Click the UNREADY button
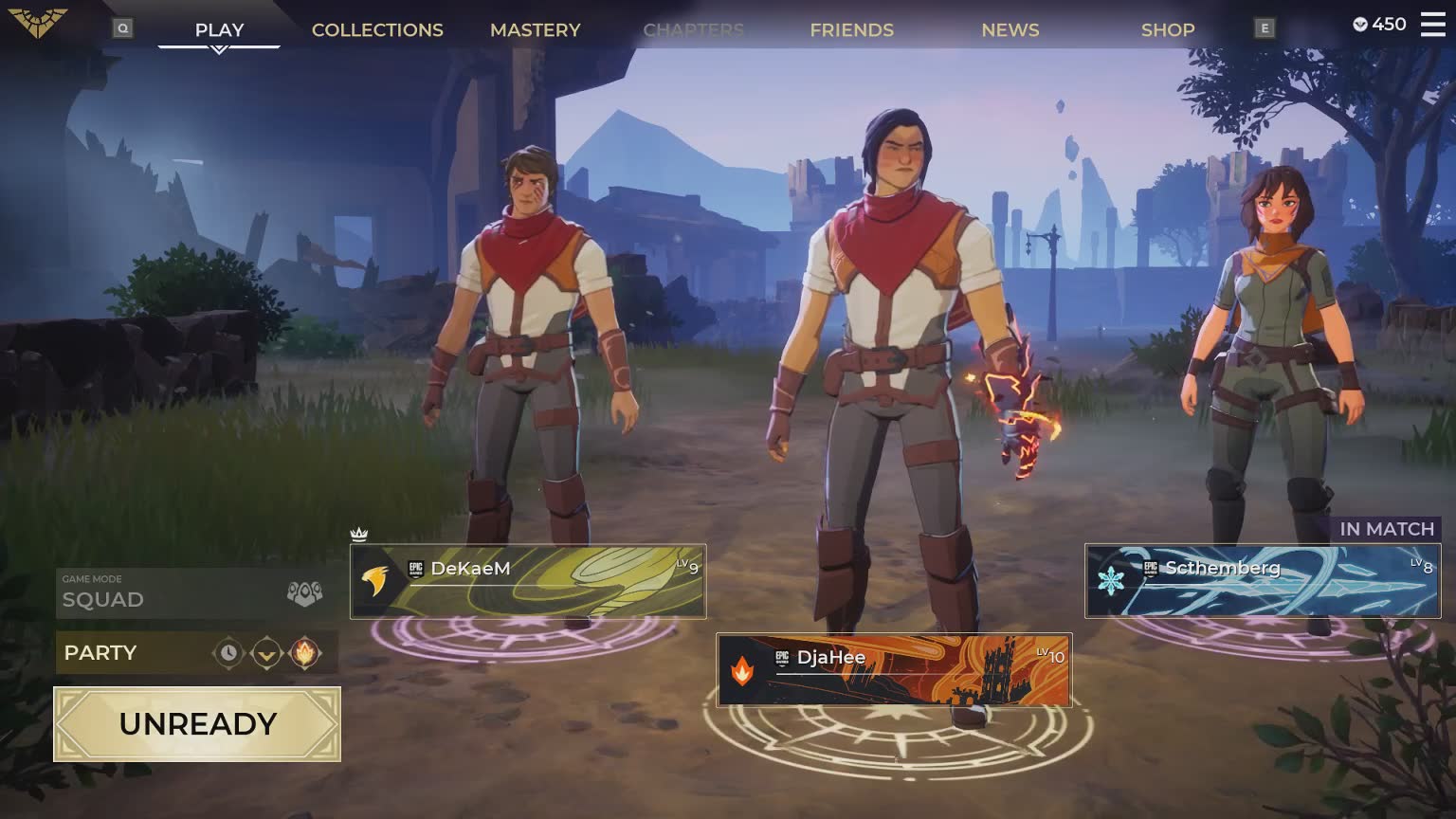Screen dimensions: 1456x819 click(197, 724)
